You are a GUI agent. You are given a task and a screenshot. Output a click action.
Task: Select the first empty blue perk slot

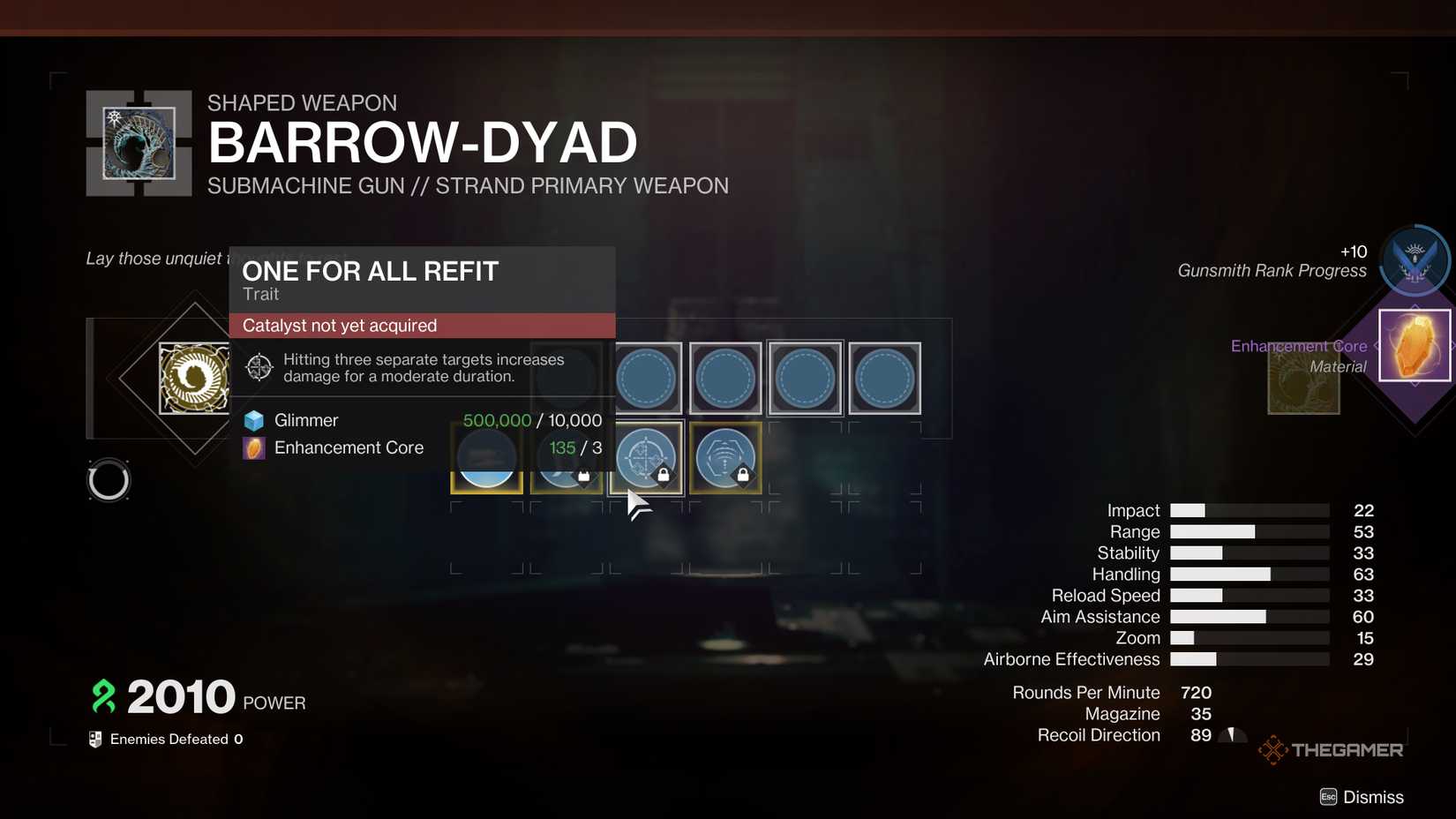point(647,378)
